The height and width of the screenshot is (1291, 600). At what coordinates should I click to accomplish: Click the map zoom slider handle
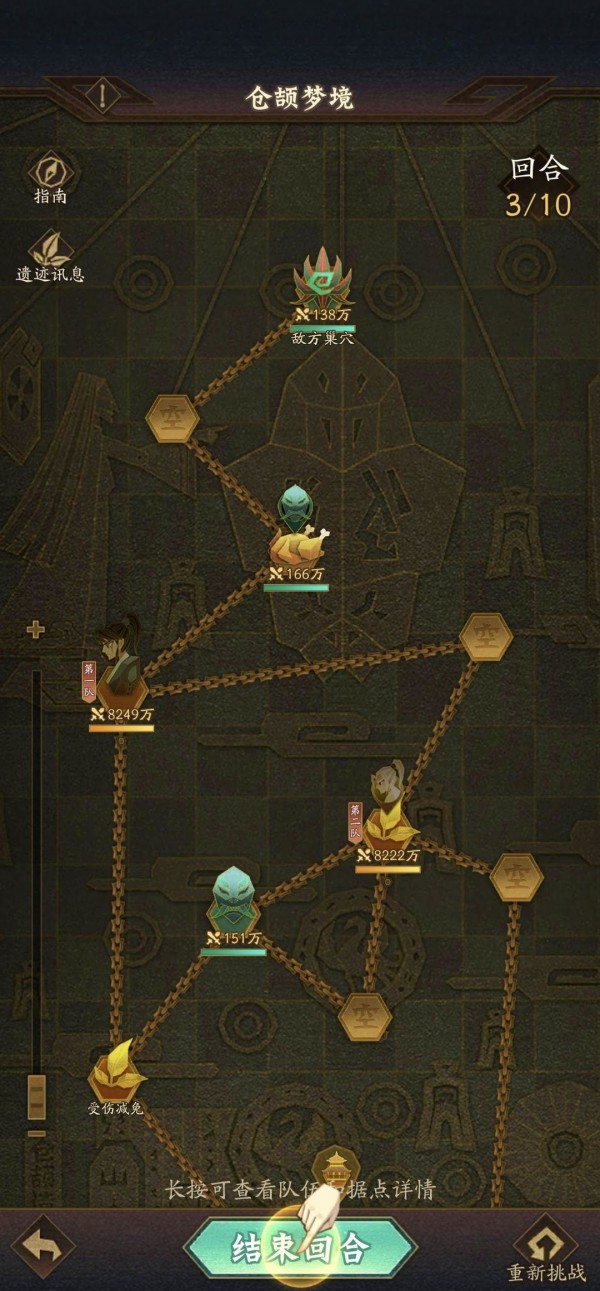[x=36, y=1097]
